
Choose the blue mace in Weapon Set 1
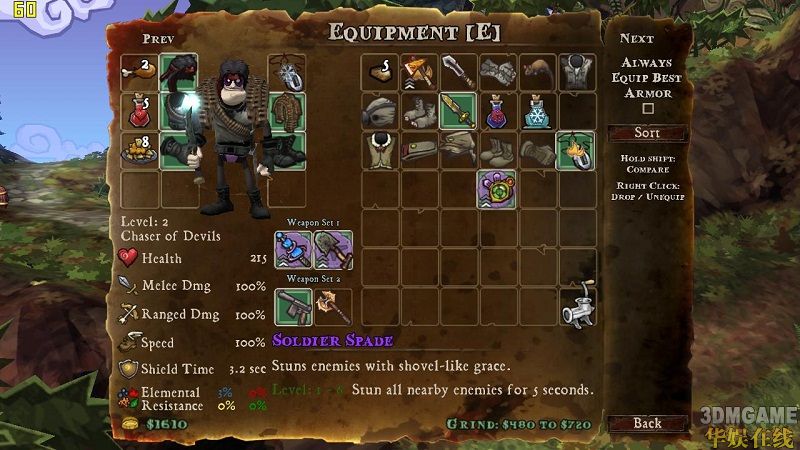pos(294,250)
